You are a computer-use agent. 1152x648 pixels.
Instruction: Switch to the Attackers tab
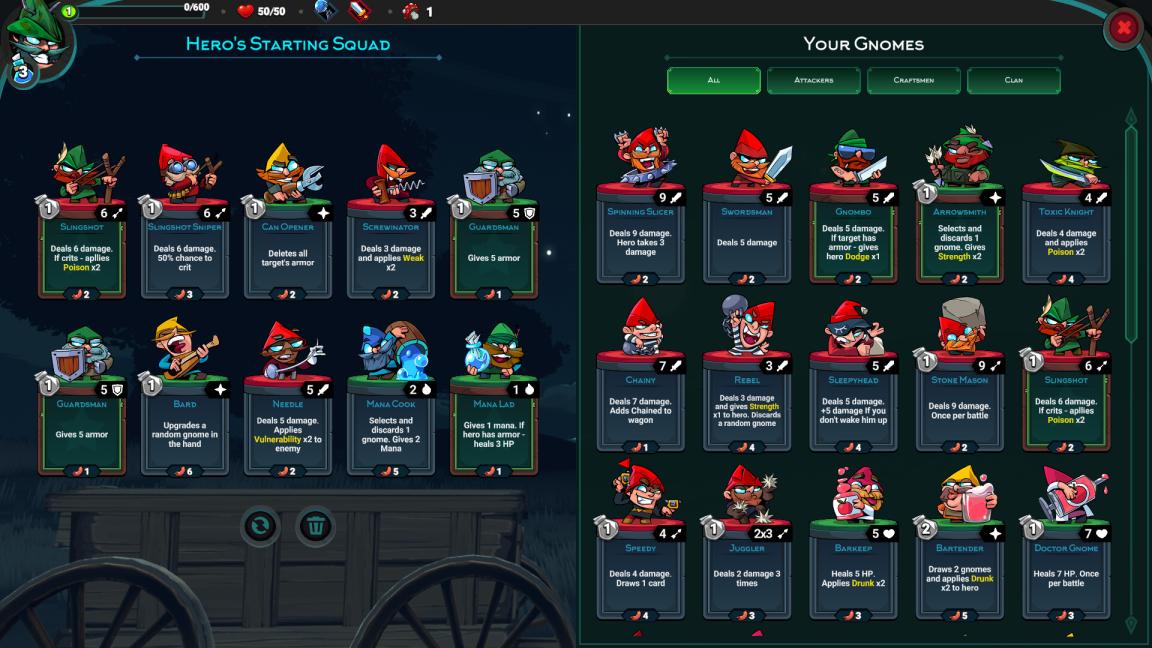click(813, 80)
